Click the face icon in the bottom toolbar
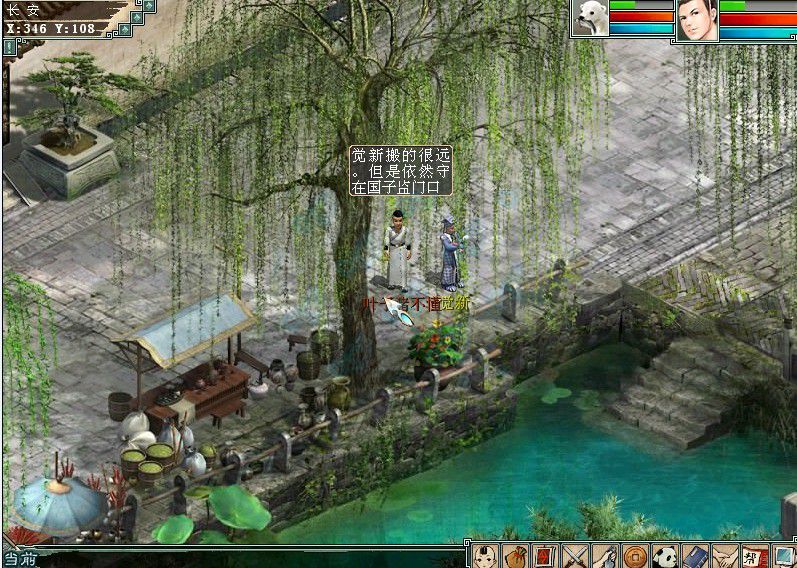Image resolution: width=797 pixels, height=568 pixels. [485, 555]
